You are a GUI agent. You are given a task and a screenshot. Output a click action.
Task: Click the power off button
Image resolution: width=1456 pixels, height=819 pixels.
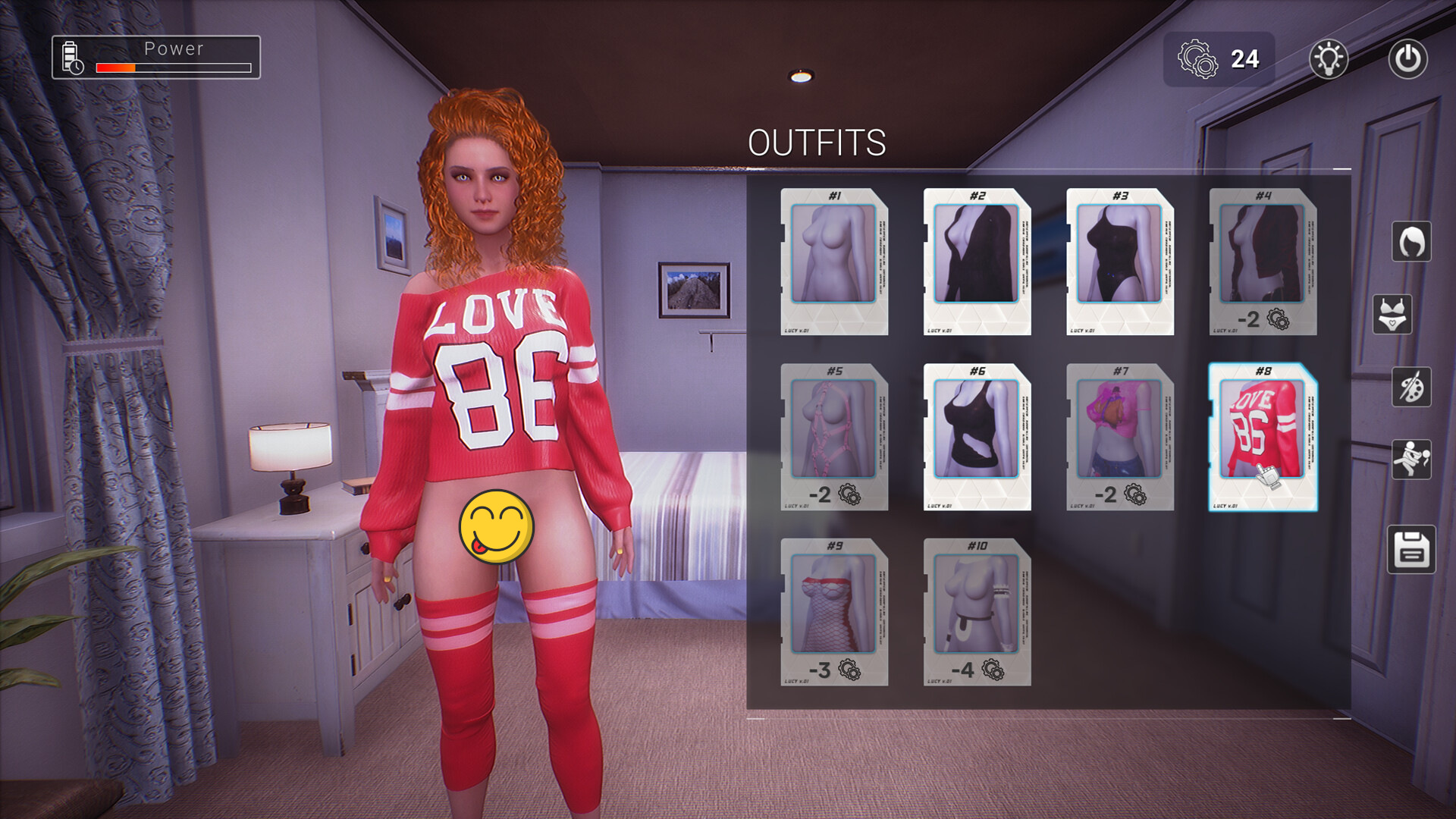[x=1407, y=59]
